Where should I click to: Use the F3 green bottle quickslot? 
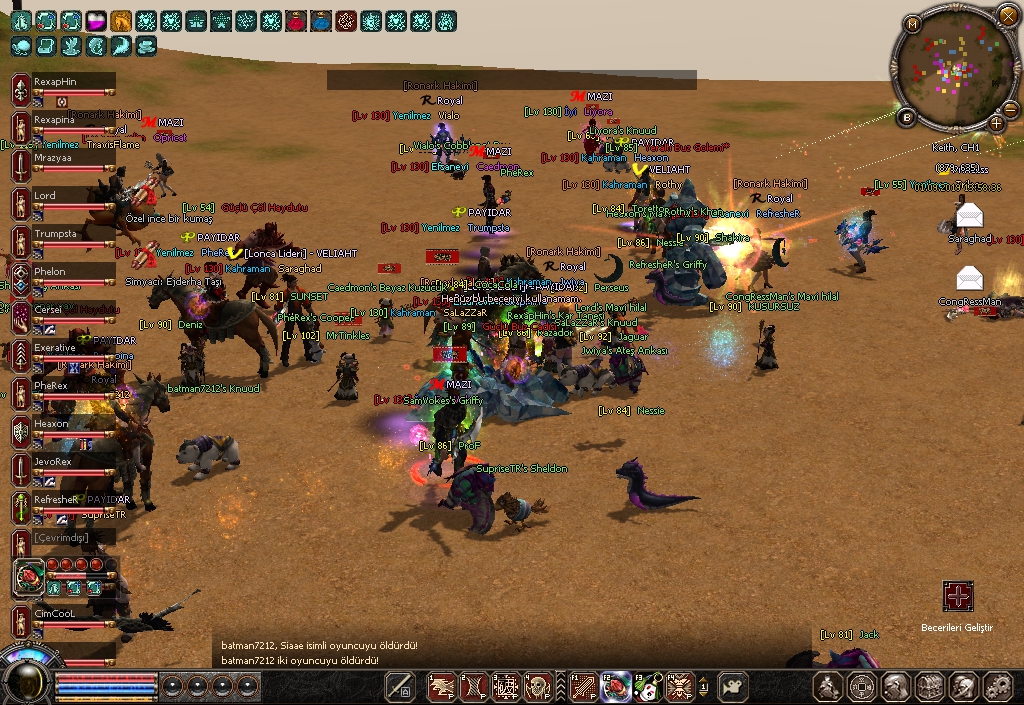pyautogui.click(x=648, y=686)
